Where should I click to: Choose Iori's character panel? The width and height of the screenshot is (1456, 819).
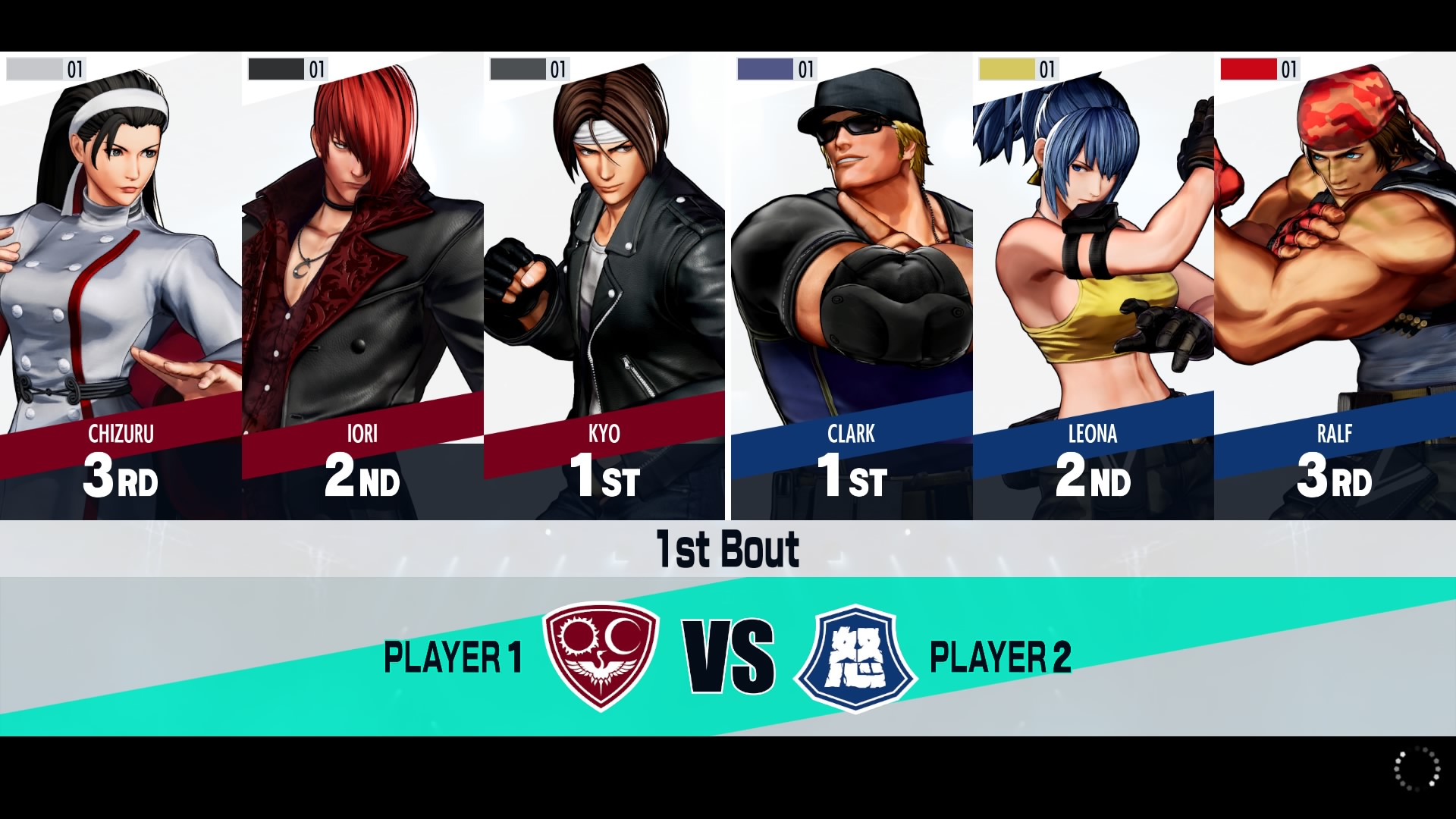point(362,288)
